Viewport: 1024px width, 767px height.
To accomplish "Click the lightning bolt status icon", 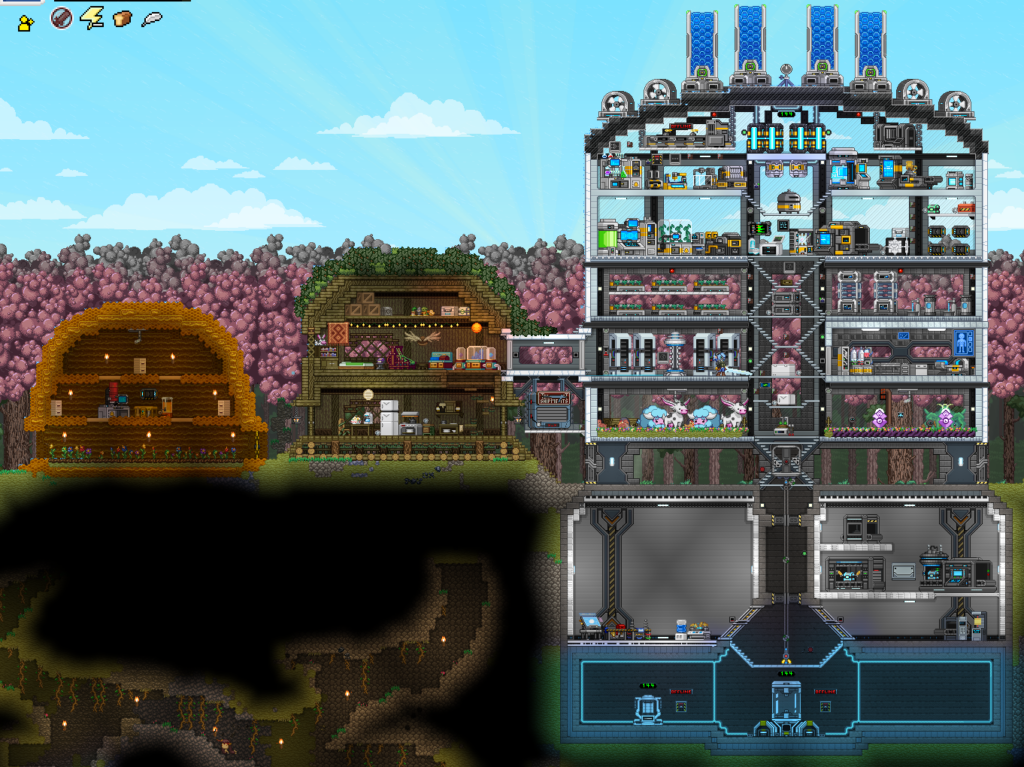I will click(x=92, y=18).
